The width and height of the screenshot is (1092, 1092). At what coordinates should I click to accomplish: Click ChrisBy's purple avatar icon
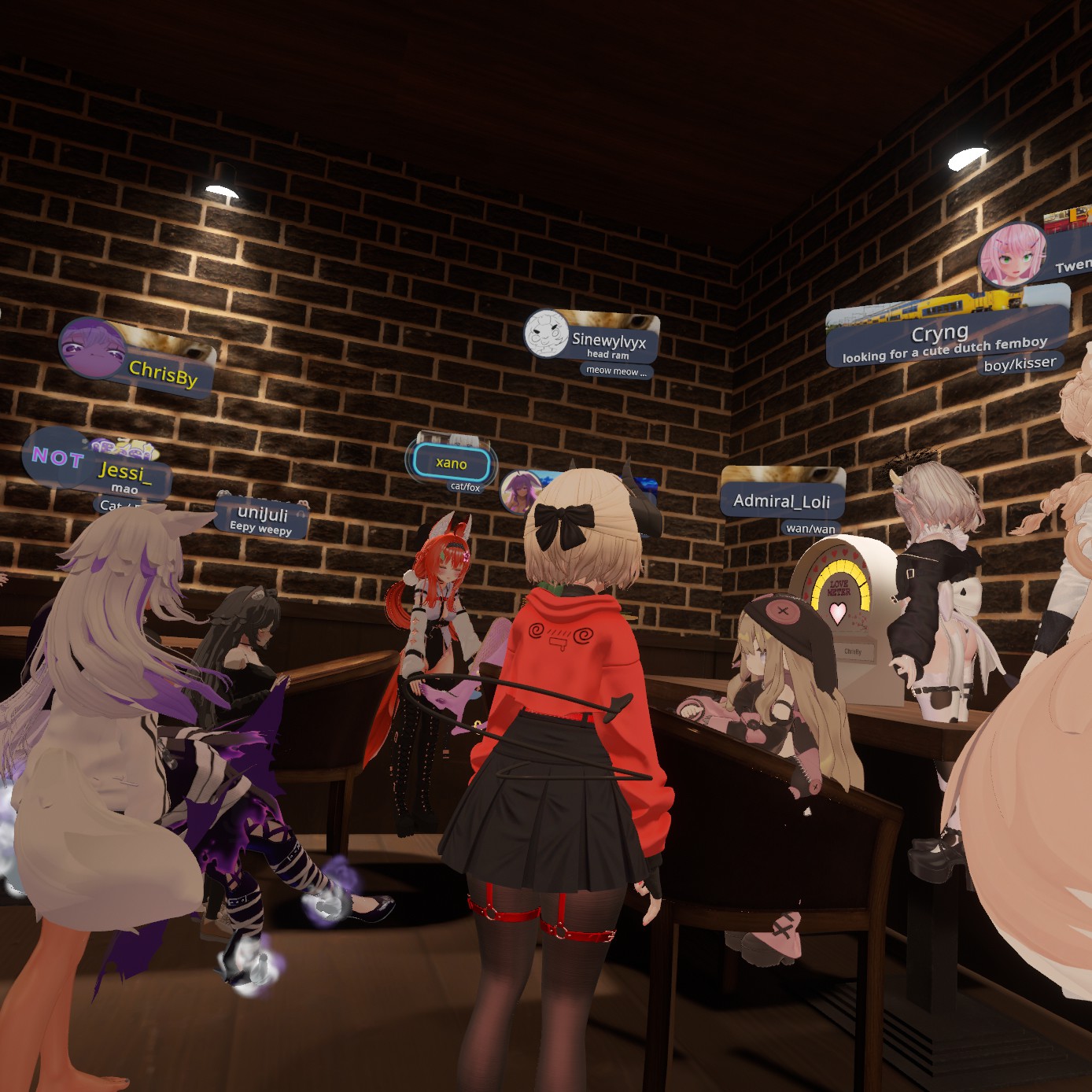coord(91,349)
